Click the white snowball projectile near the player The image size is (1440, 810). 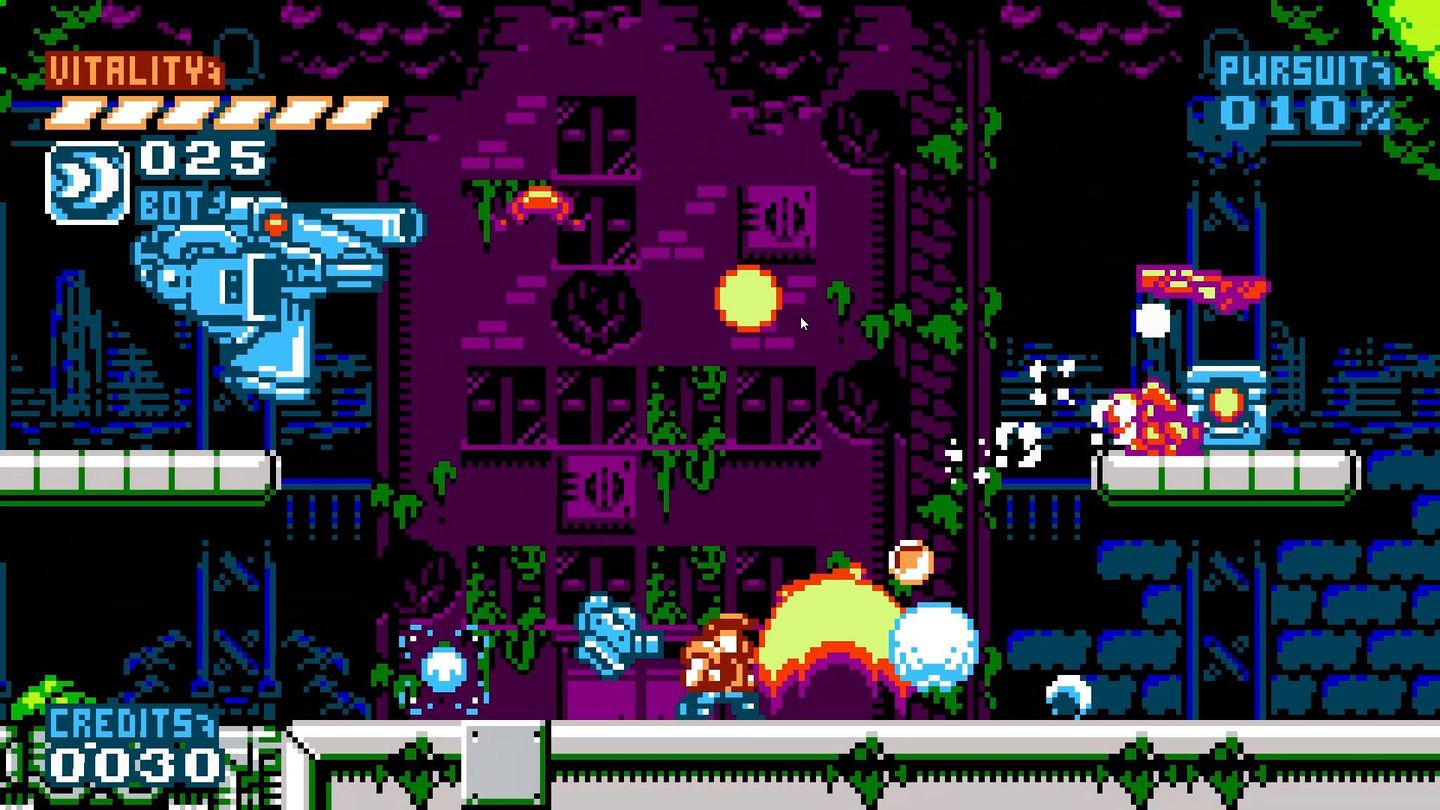tap(935, 645)
